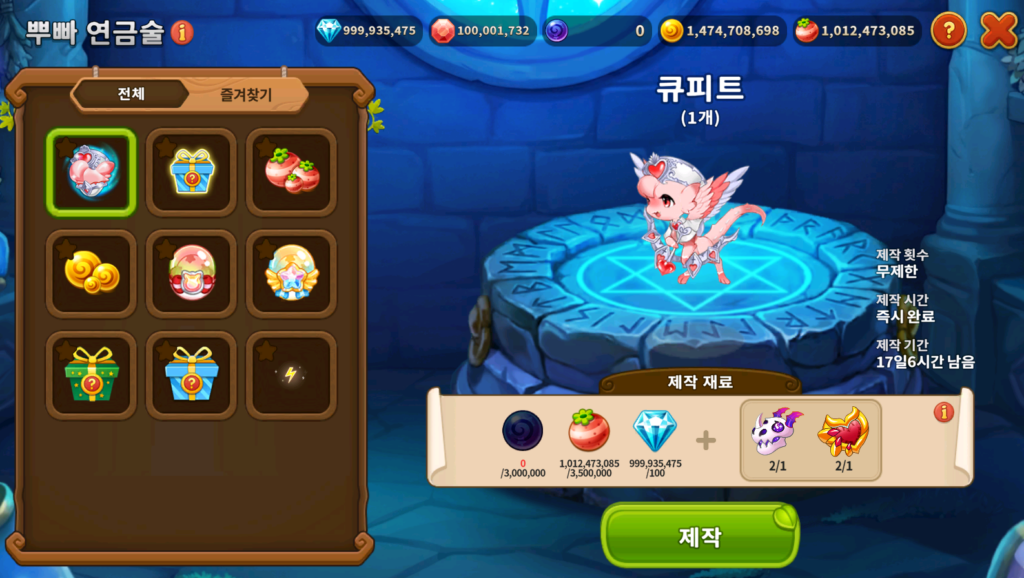Select the 전체 all-items tab
Image resolution: width=1024 pixels, height=578 pixels.
[131, 95]
